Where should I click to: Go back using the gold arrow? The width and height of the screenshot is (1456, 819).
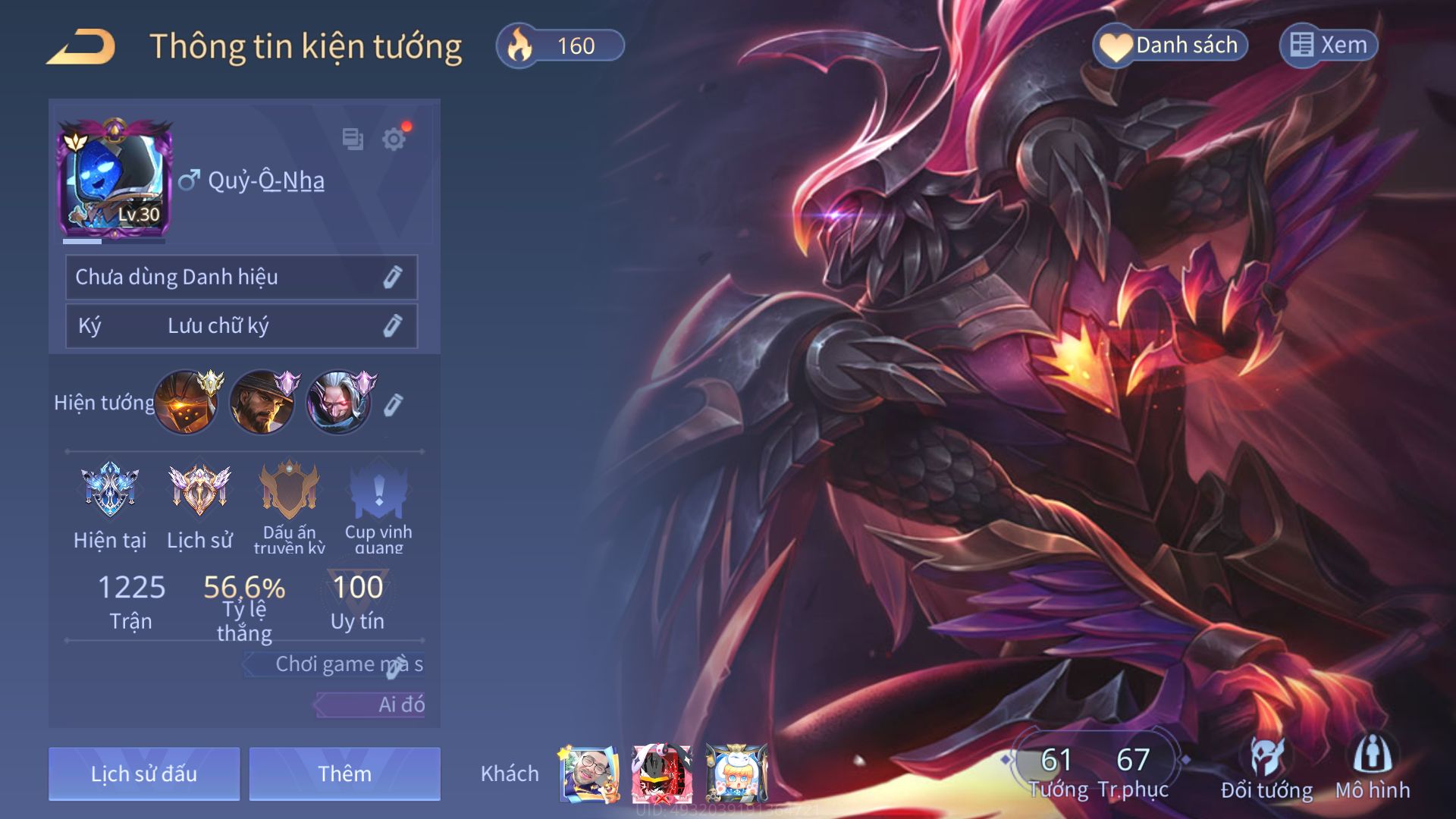click(x=81, y=47)
